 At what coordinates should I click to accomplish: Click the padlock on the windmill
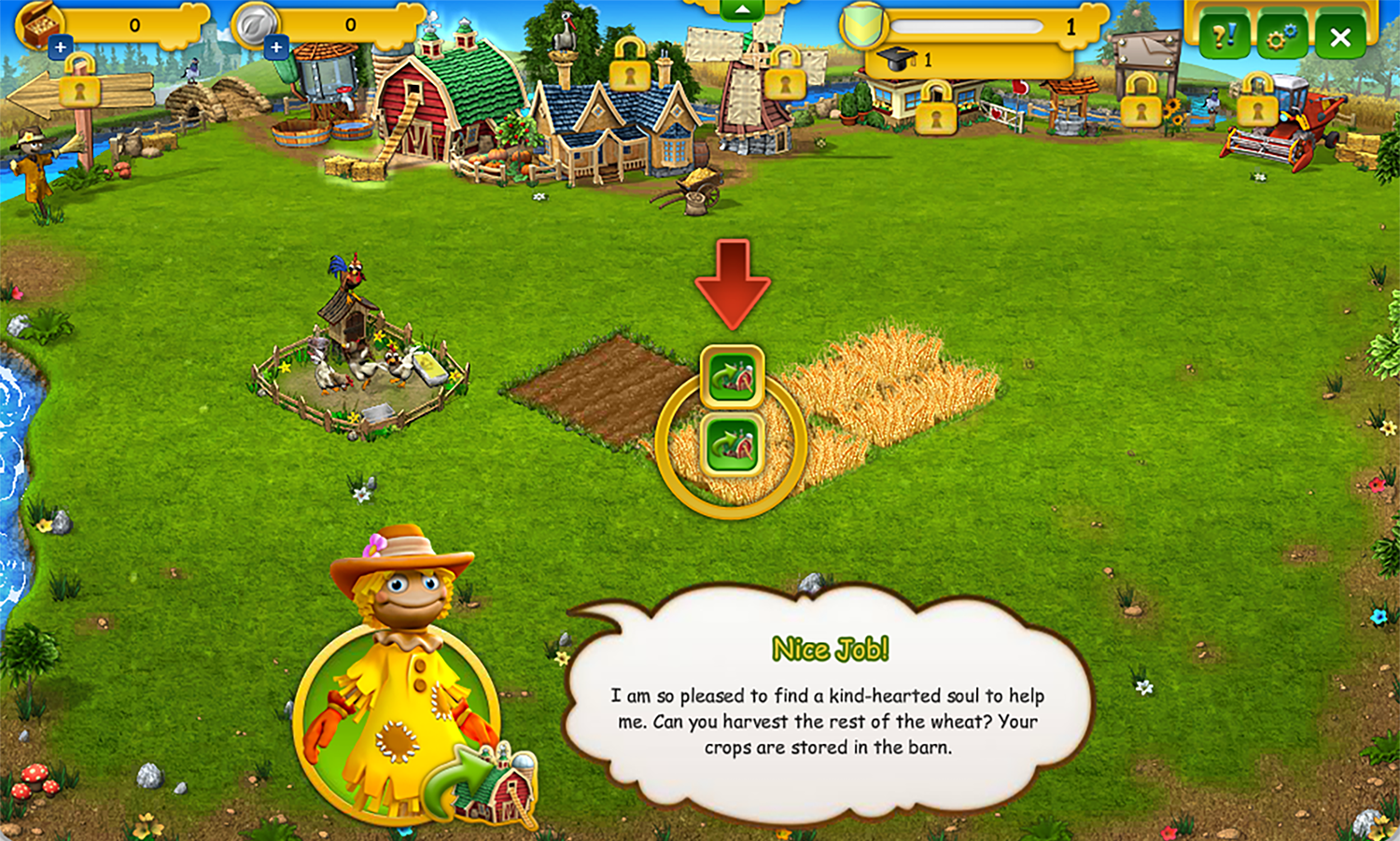(786, 82)
